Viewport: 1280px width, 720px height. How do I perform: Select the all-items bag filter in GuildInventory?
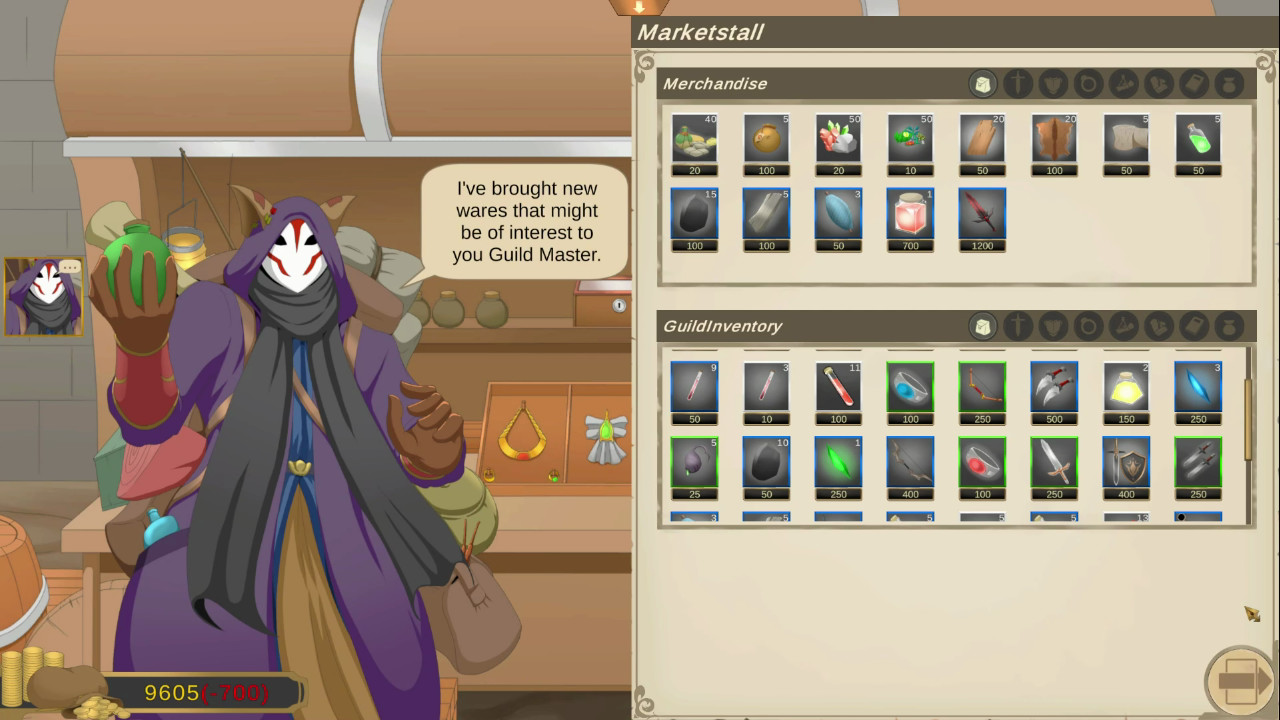click(983, 327)
